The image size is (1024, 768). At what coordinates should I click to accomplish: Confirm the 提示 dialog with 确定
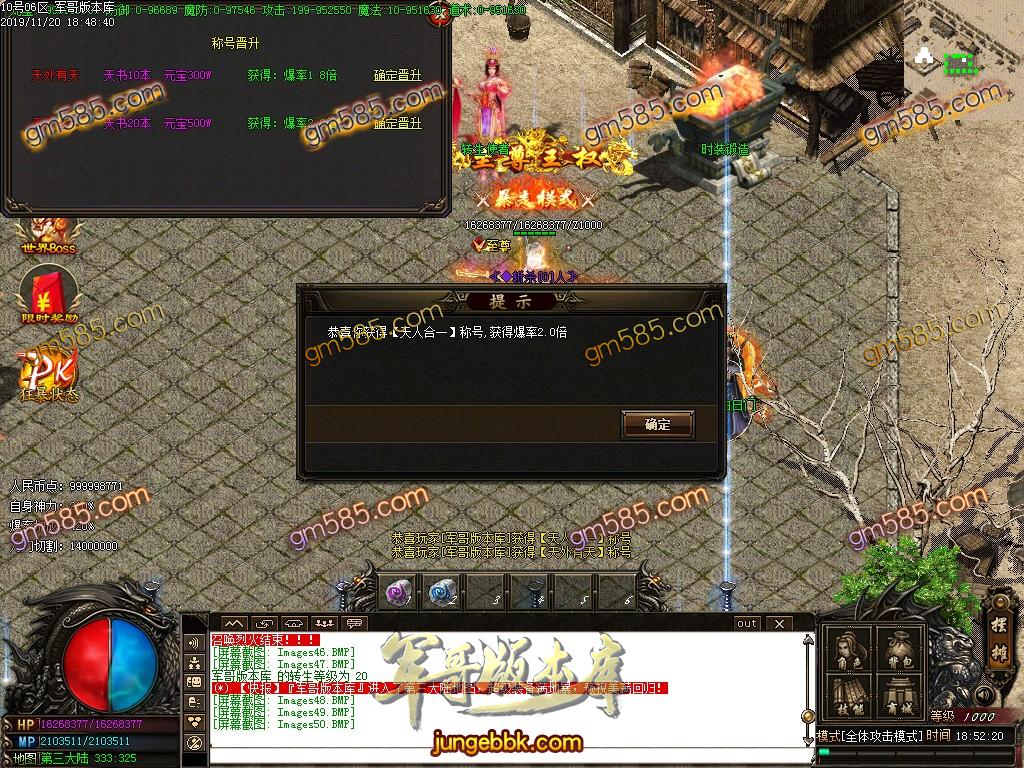click(658, 424)
